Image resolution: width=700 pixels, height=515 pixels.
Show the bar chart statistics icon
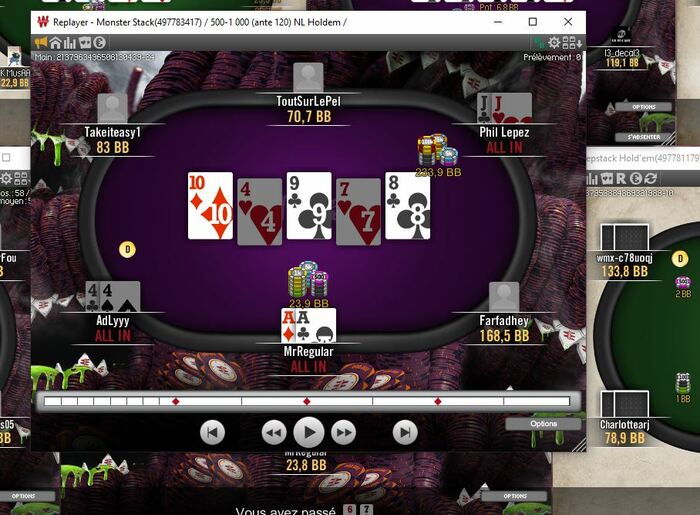[x=70, y=42]
